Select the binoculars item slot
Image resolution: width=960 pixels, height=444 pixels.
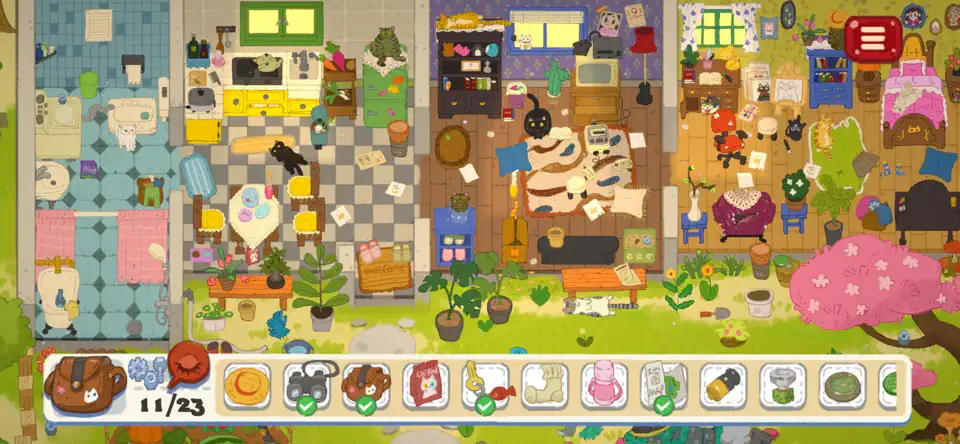coord(306,385)
